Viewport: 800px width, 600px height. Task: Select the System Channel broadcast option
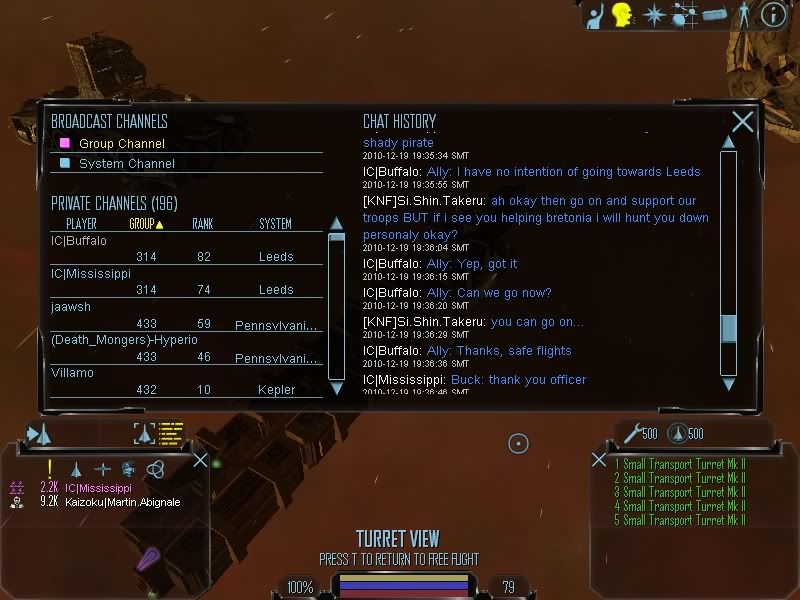coord(126,164)
